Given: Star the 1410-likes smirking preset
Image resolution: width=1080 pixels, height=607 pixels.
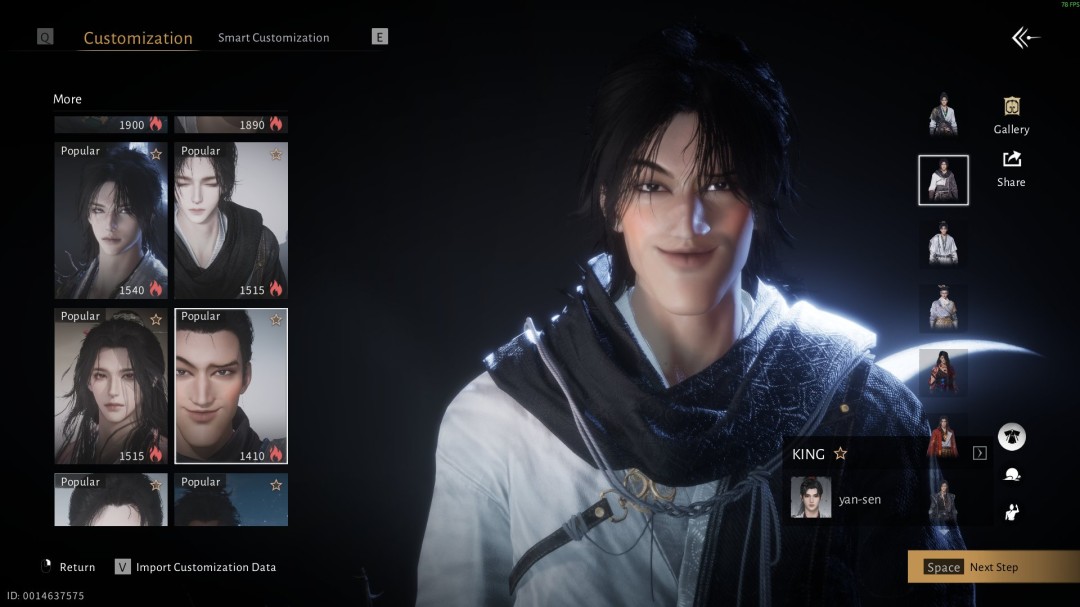Looking at the screenshot, I should click(276, 319).
